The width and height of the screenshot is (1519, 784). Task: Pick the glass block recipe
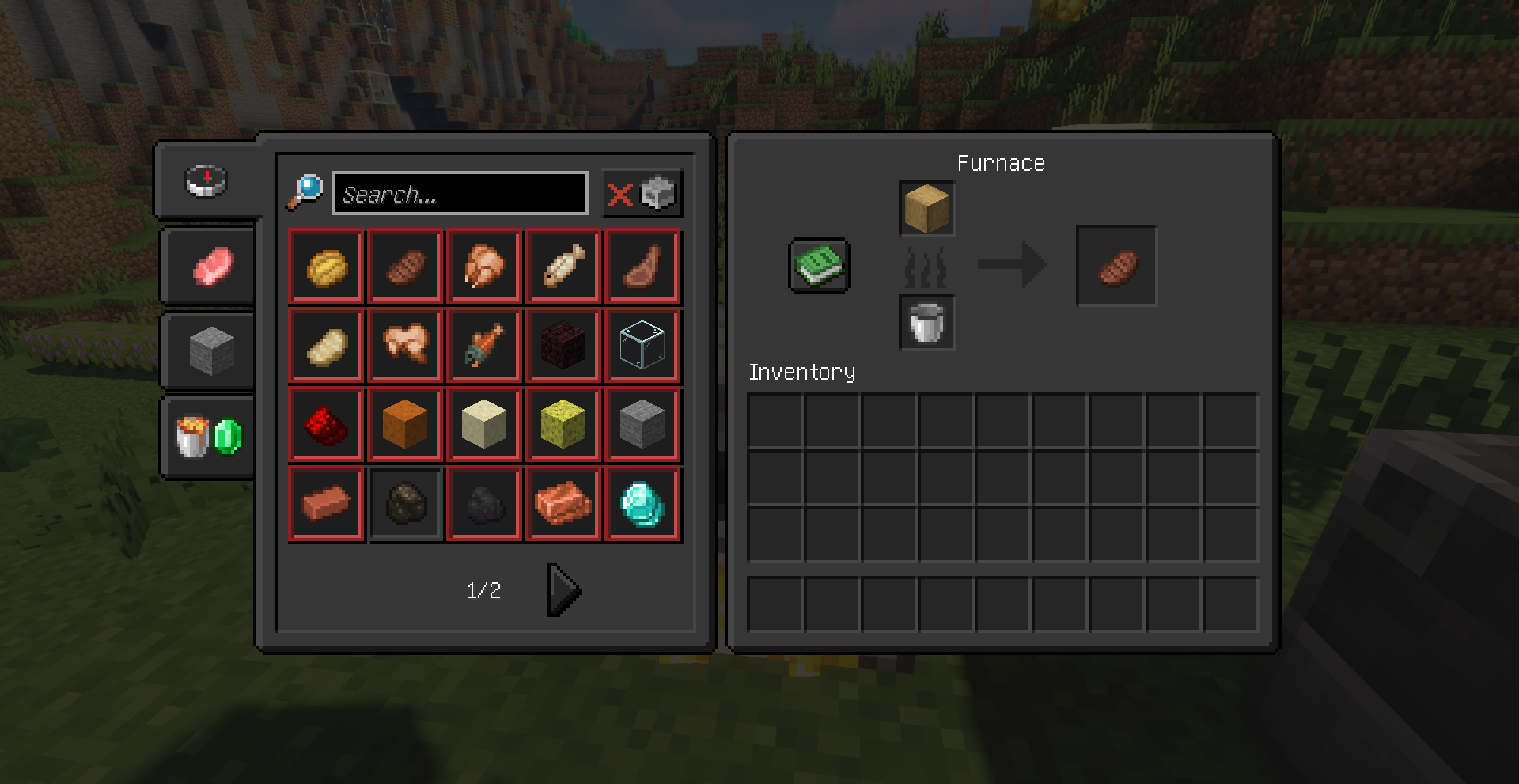coord(642,345)
